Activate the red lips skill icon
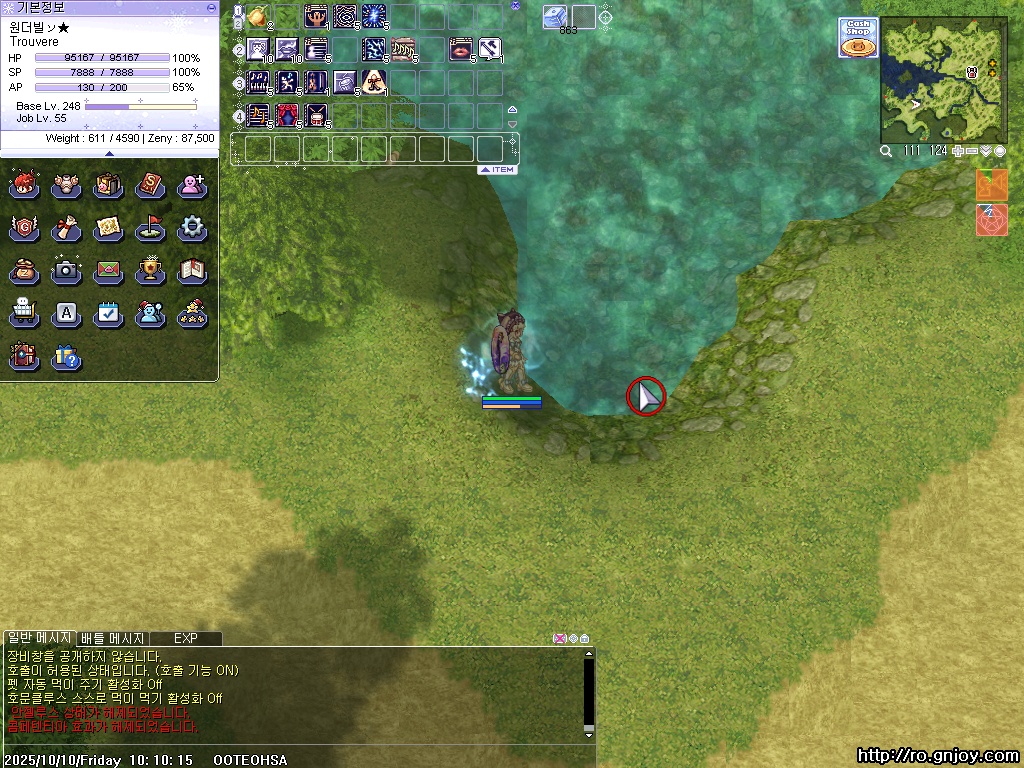The height and width of the screenshot is (768, 1024). (x=460, y=49)
